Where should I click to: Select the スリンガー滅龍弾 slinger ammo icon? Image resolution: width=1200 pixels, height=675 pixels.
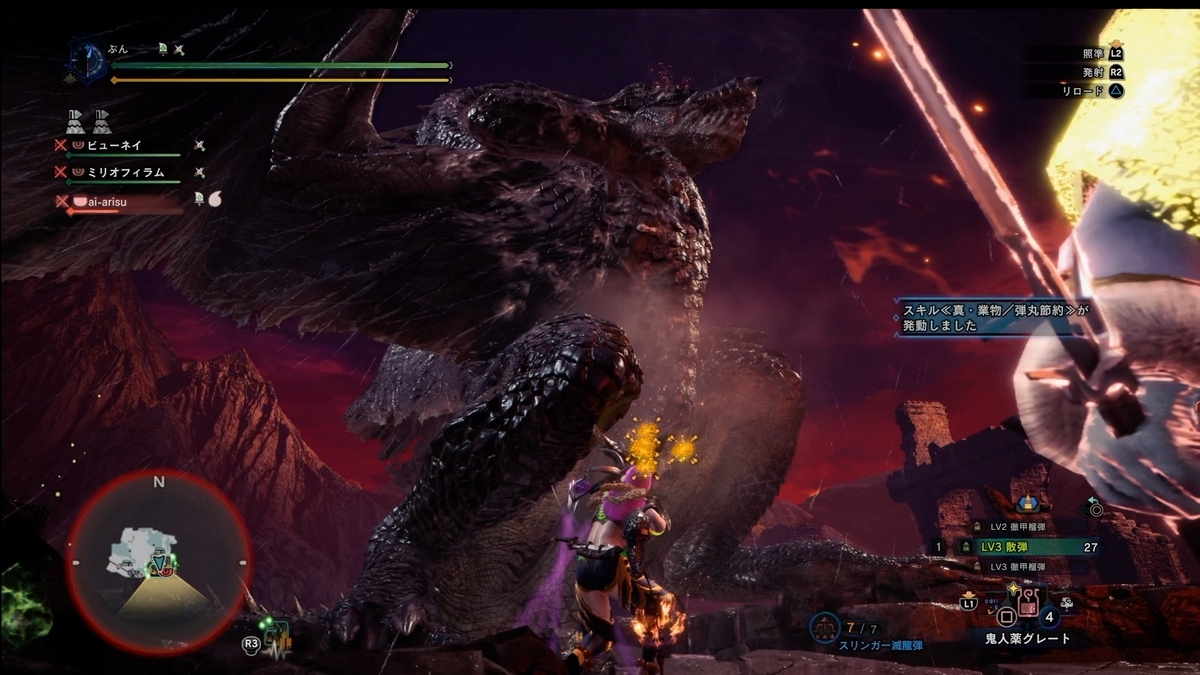pos(825,627)
